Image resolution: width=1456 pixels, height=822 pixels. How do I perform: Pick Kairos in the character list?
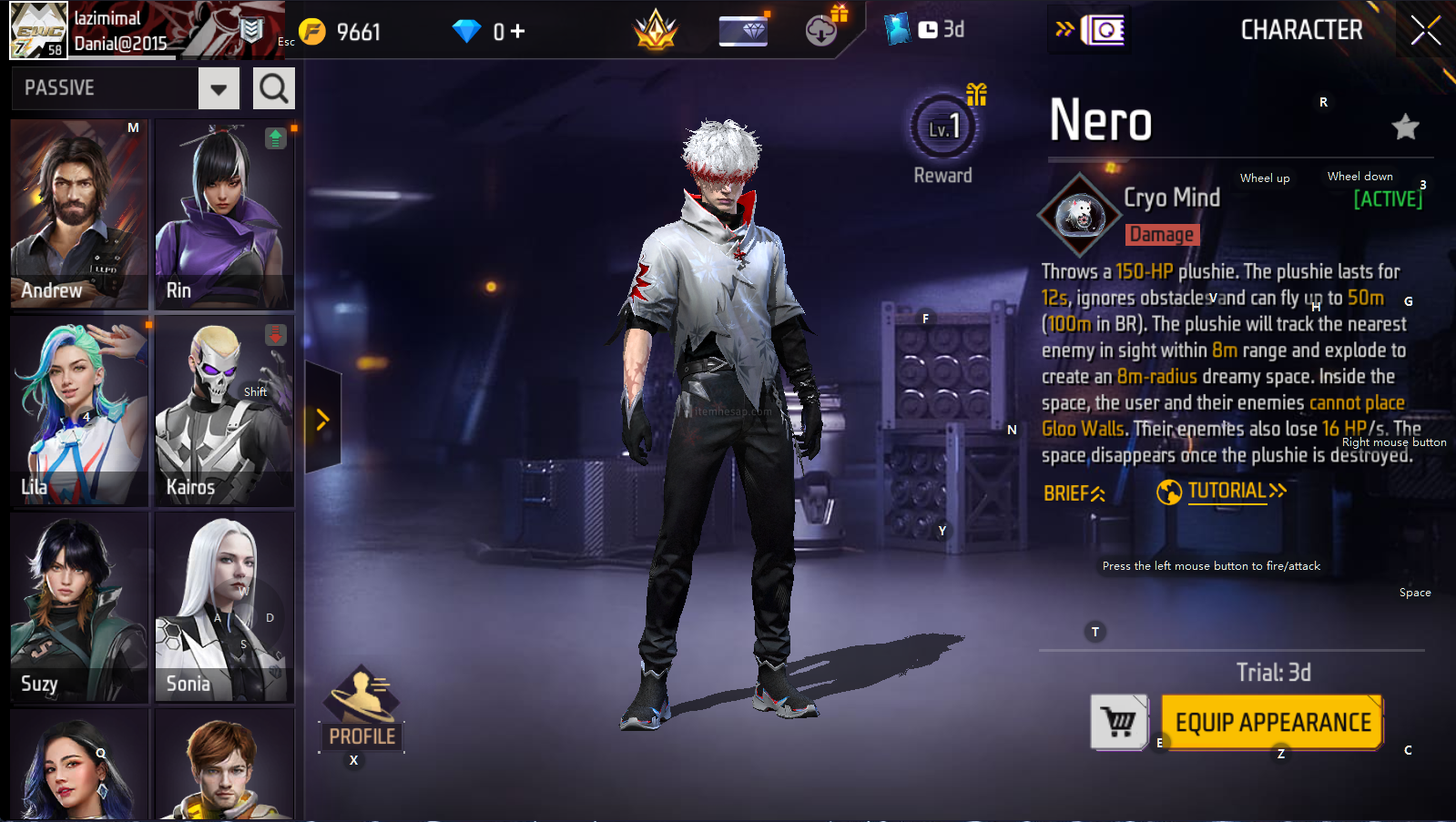pos(224,411)
